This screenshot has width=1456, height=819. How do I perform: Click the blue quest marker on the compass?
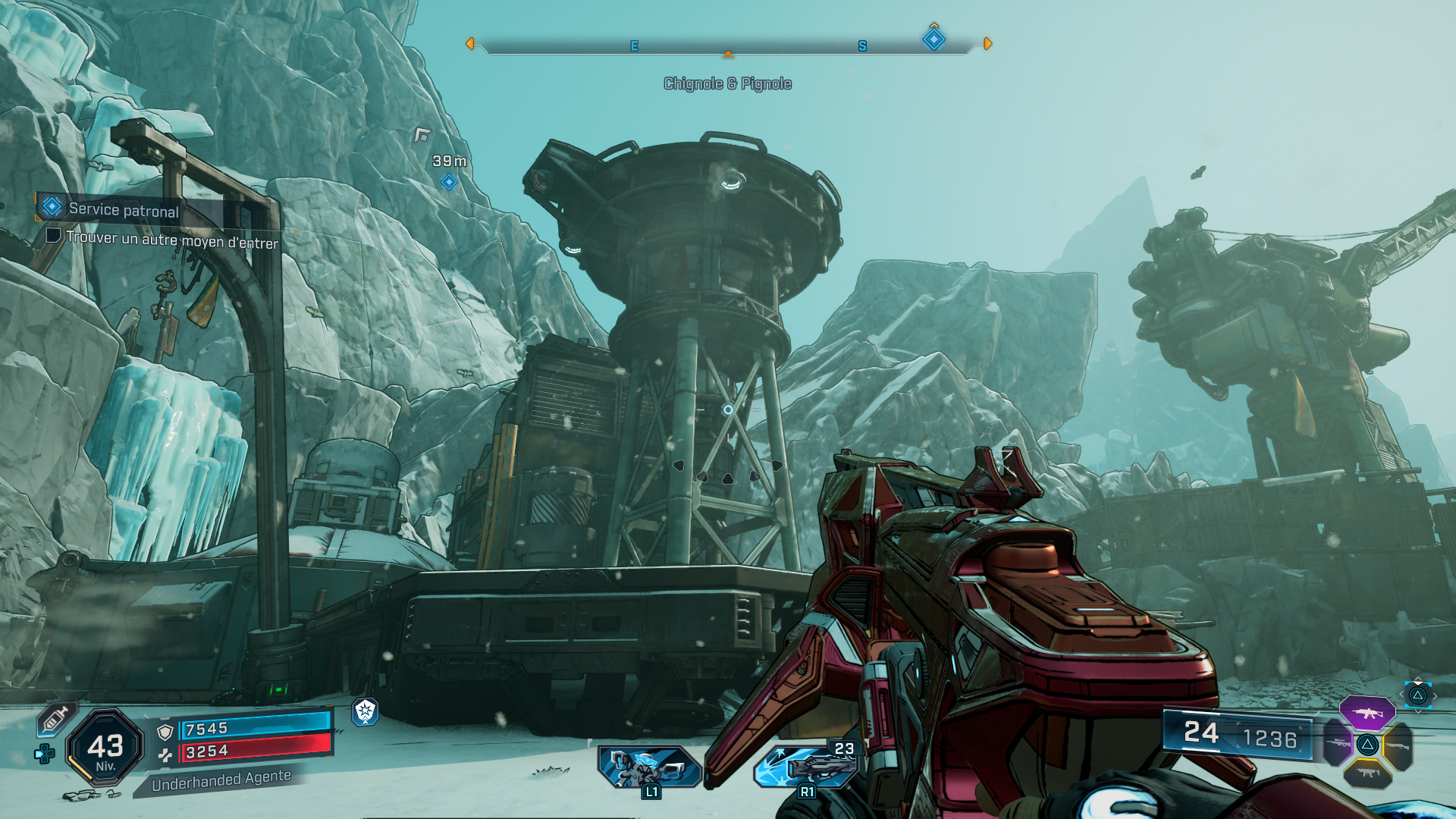[934, 39]
